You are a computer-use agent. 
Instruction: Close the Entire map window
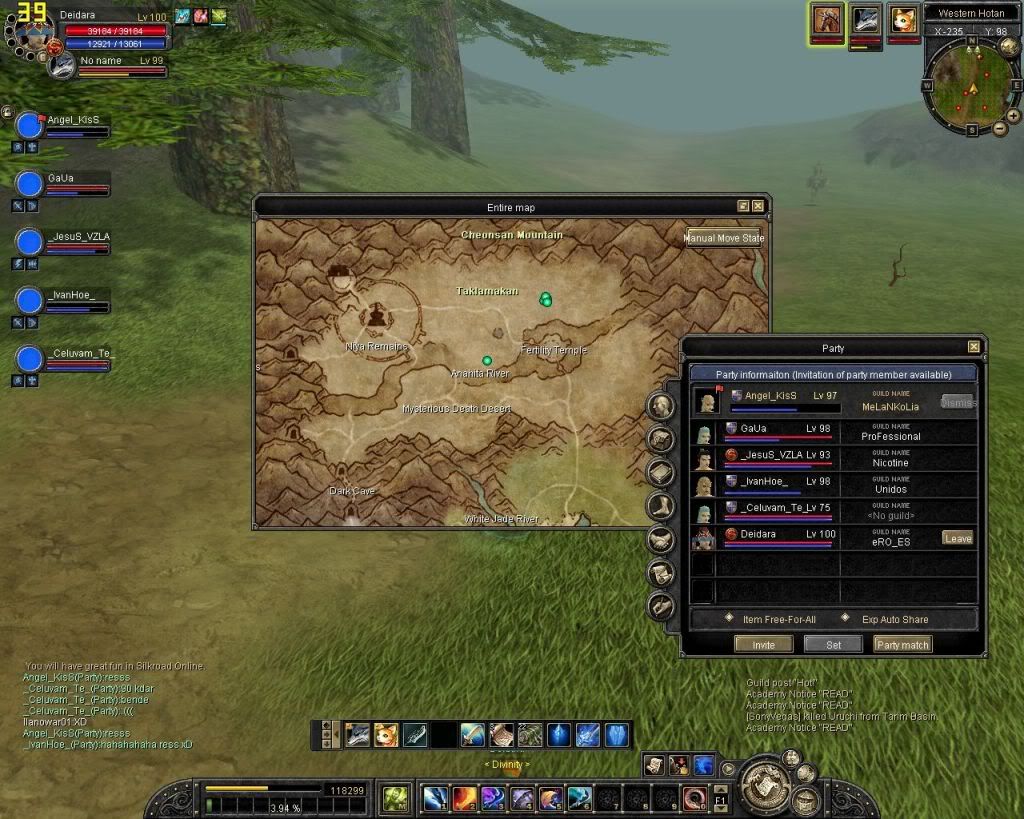[x=758, y=206]
